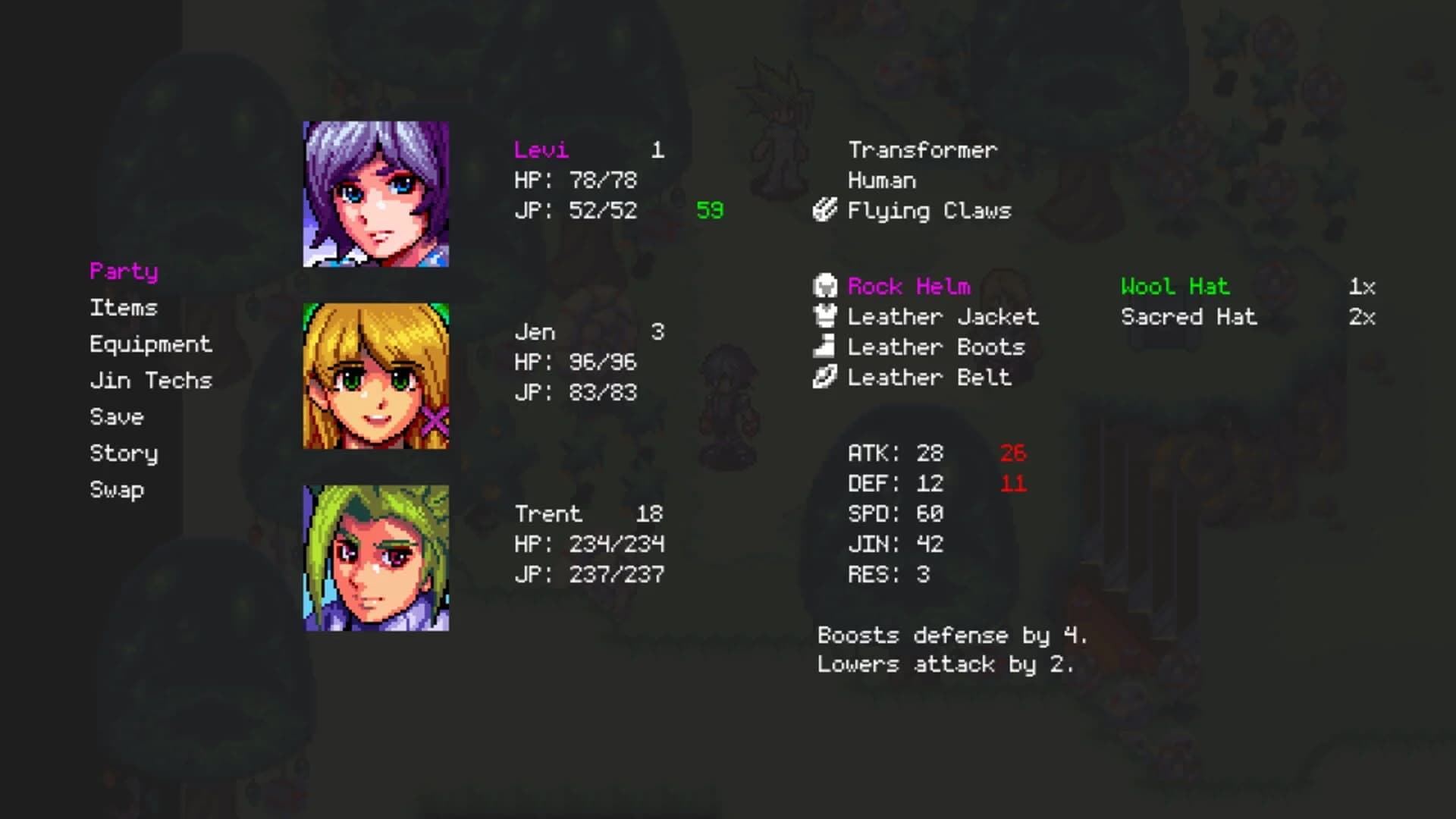The width and height of the screenshot is (1456, 819).
Task: Open the Items list
Action: tap(124, 308)
